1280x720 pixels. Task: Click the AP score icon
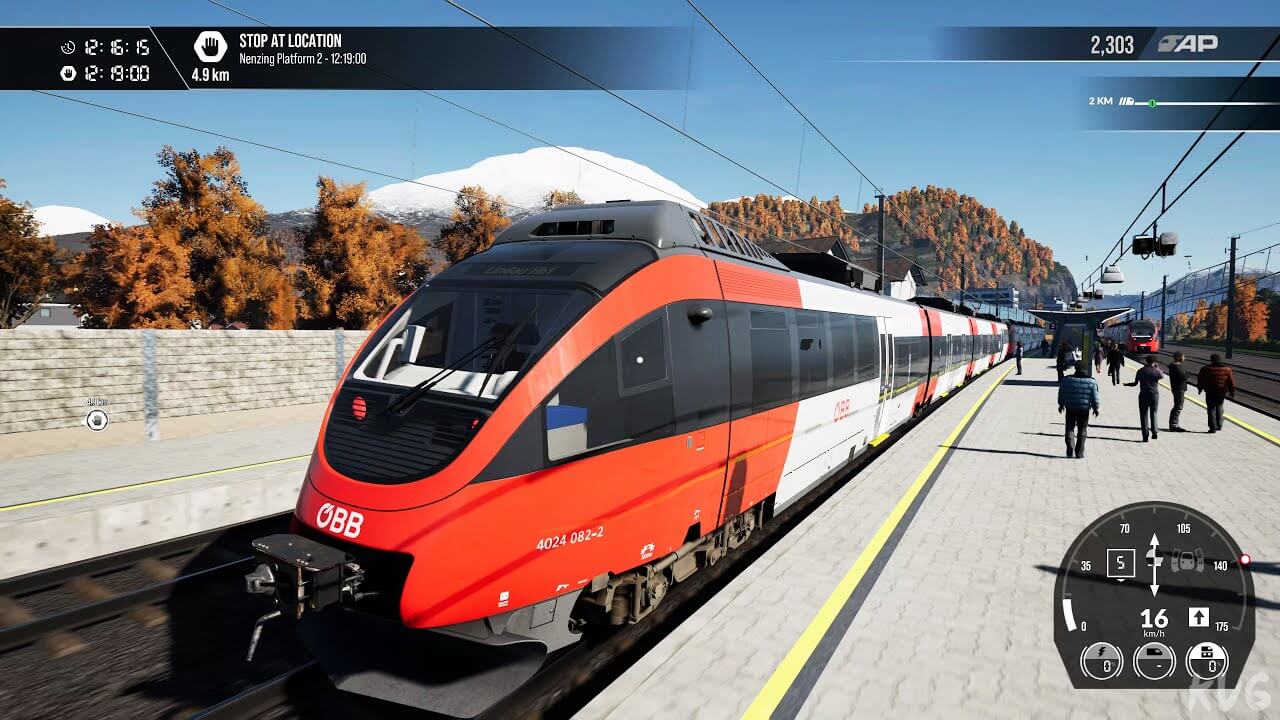[x=1187, y=44]
